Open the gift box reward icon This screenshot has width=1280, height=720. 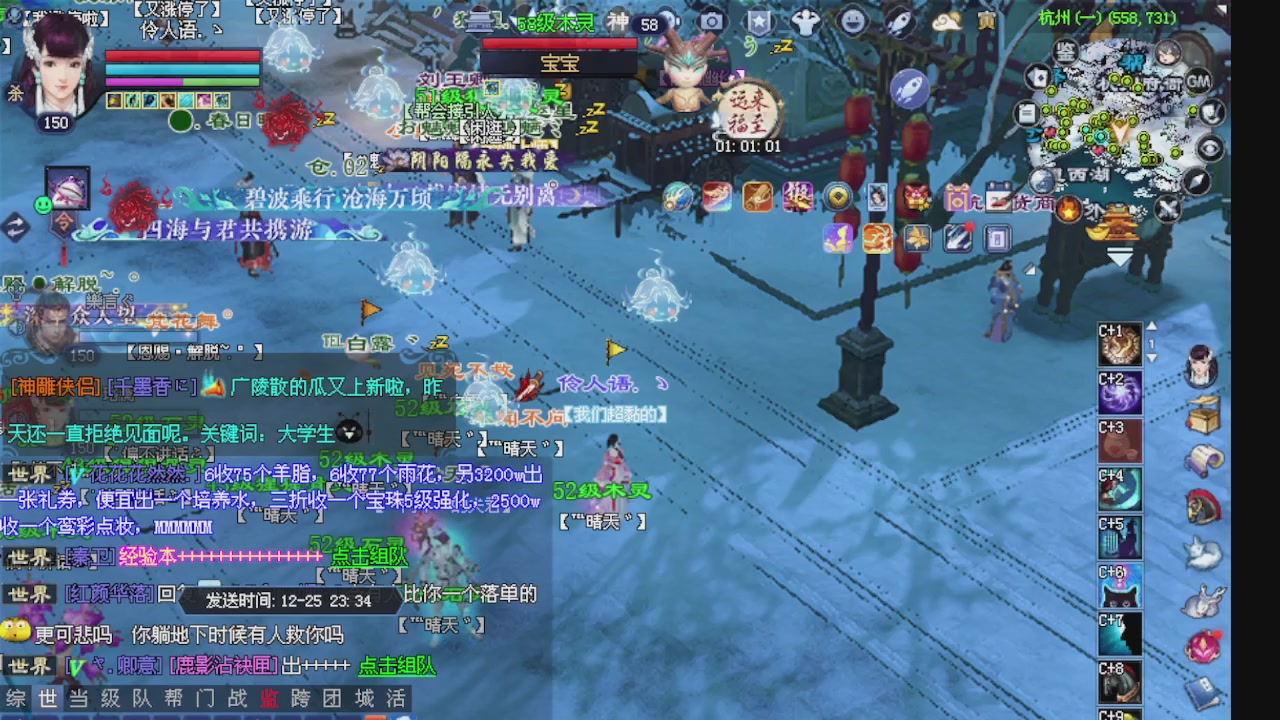914,198
